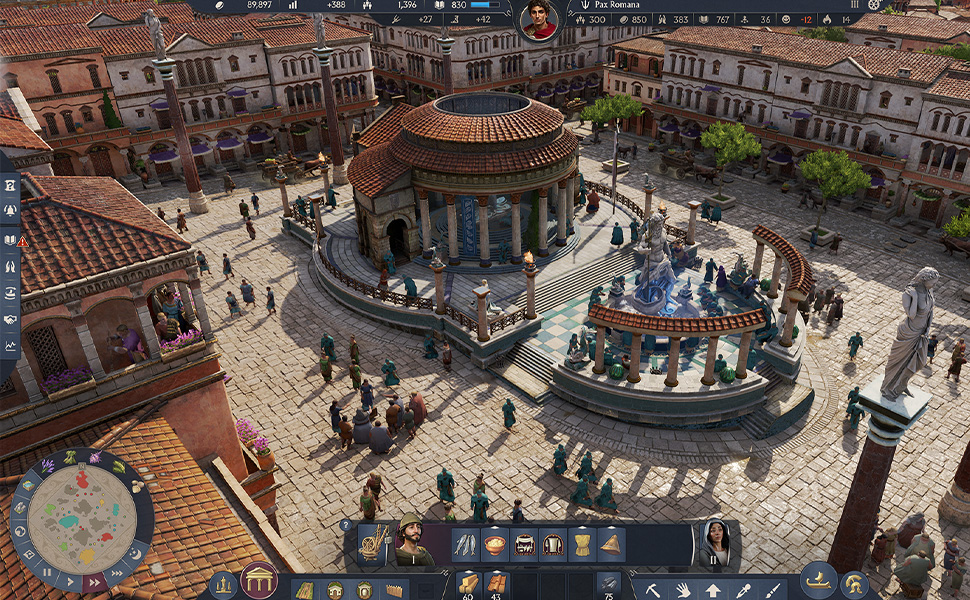
Task: Activate the pickaxe demolish tool
Action: [x=652, y=590]
